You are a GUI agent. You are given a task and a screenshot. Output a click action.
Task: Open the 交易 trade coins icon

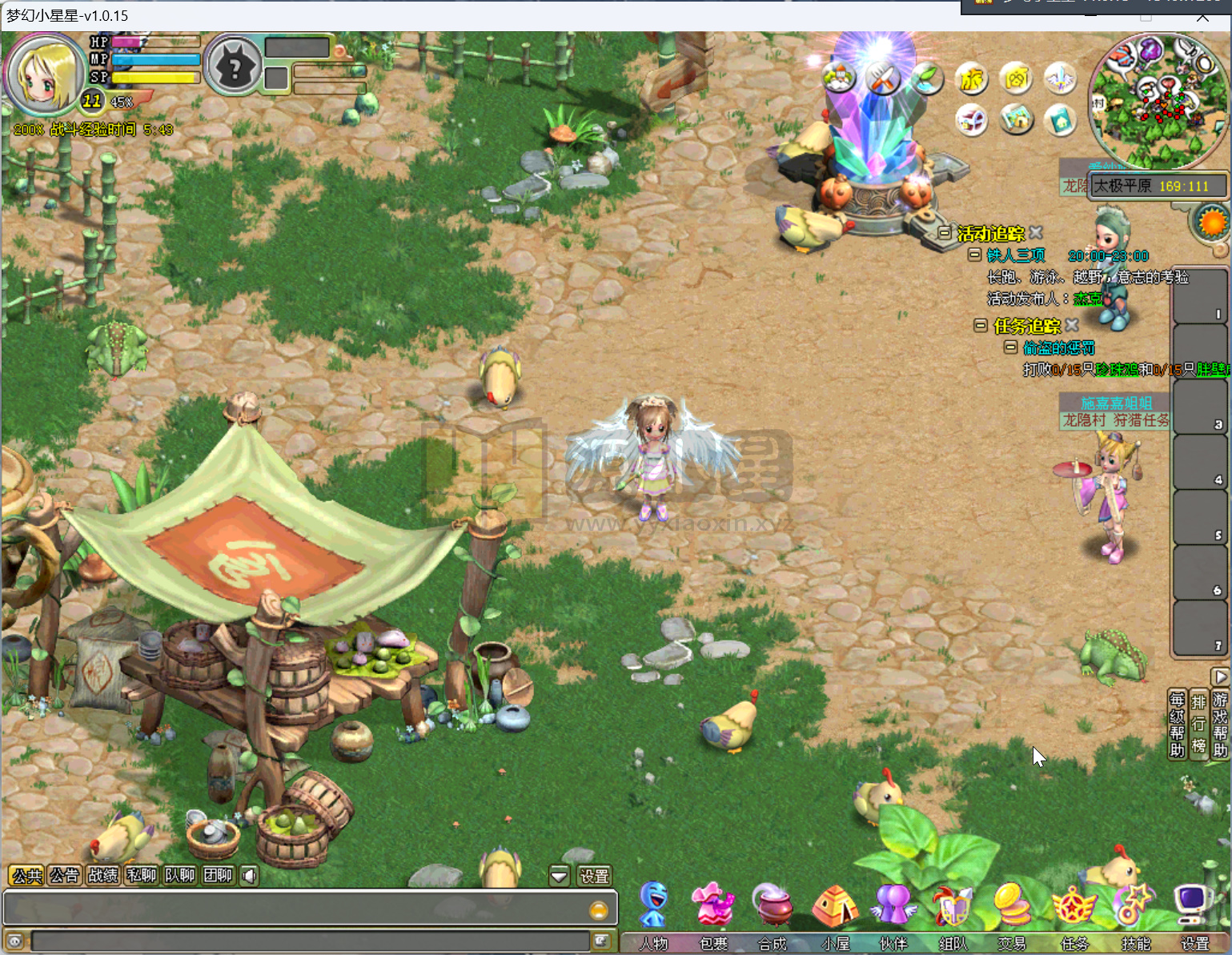pos(1012,903)
